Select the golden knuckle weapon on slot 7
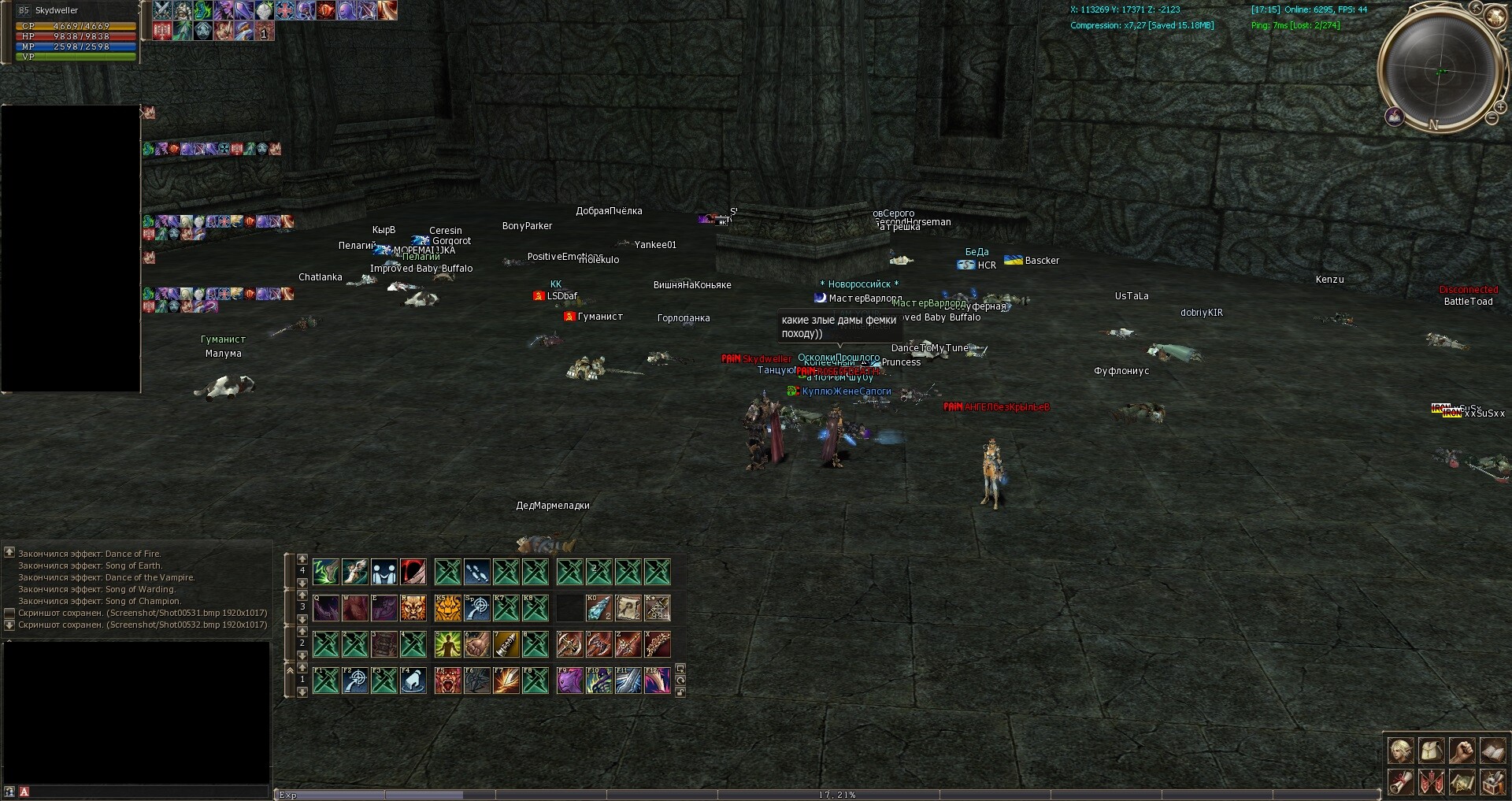The image size is (1512, 801). pos(506,644)
